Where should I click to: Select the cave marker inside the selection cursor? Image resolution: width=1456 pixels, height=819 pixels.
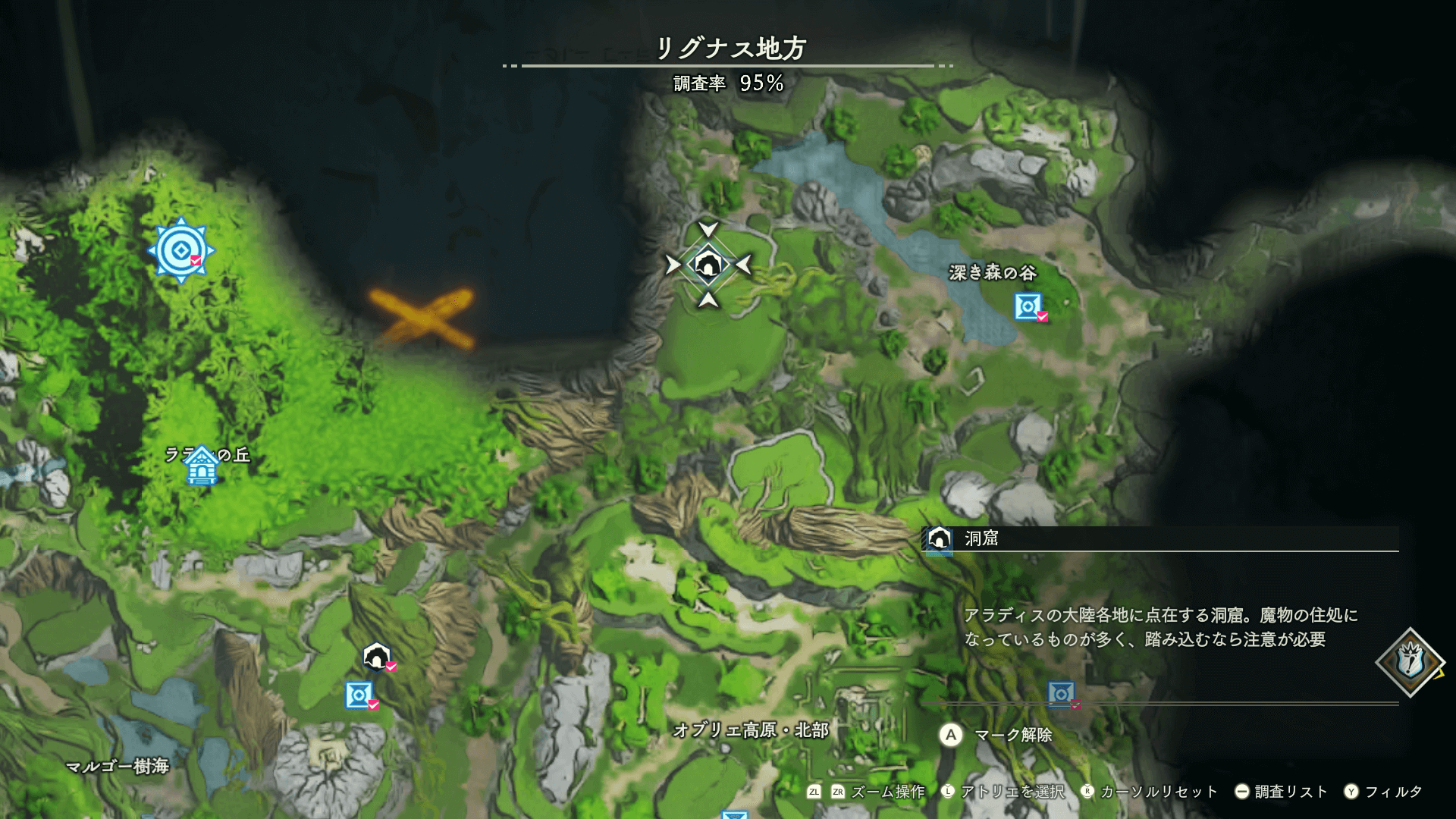click(x=708, y=265)
